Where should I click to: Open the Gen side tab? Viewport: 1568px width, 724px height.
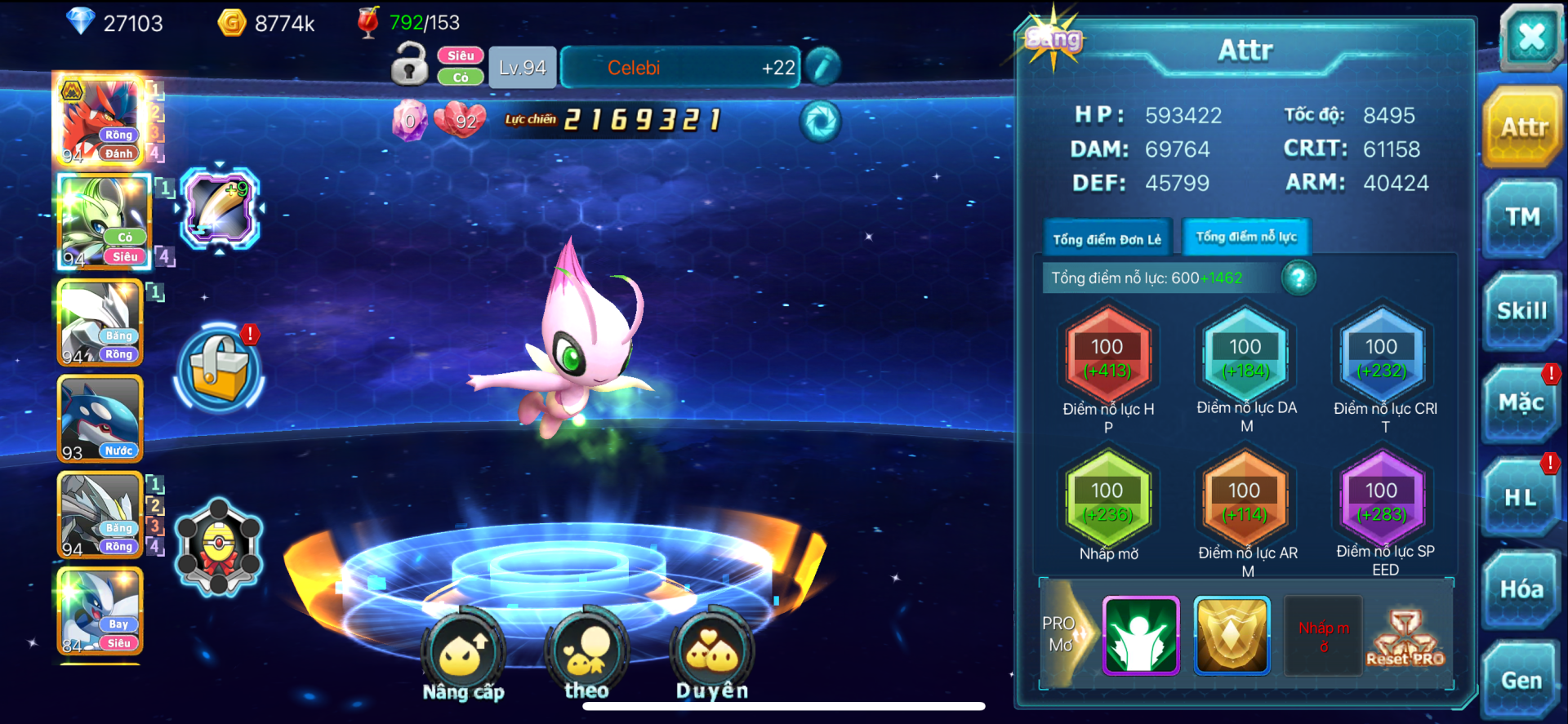click(1521, 680)
